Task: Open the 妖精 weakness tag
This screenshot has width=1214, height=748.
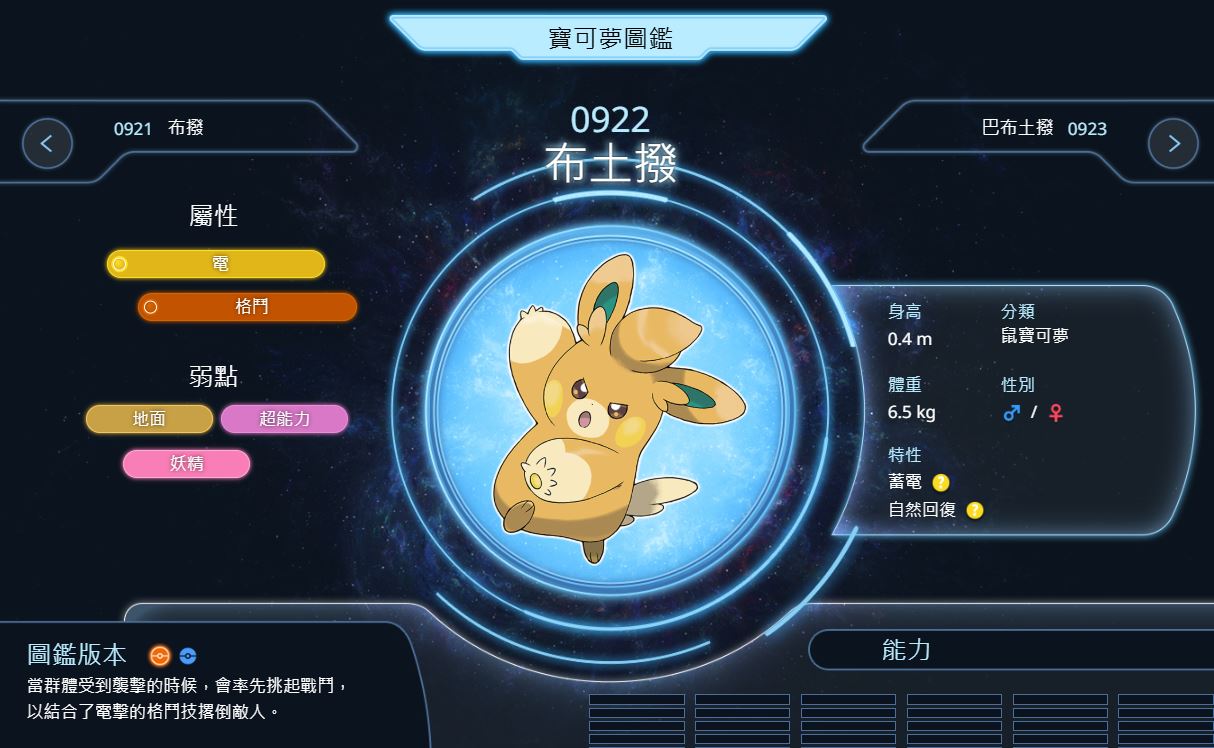Action: (186, 464)
